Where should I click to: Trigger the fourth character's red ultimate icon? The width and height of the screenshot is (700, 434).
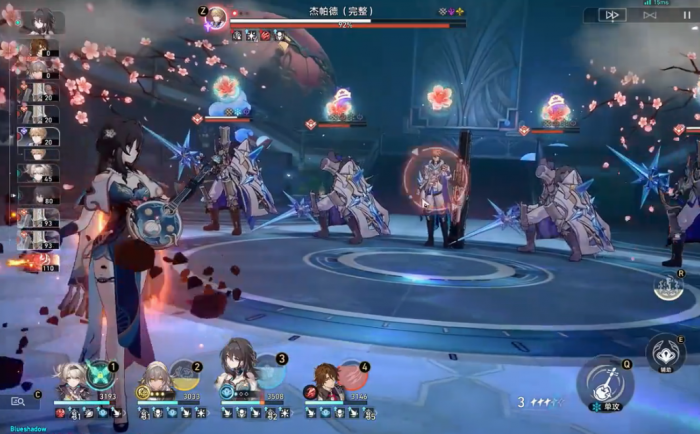point(352,375)
